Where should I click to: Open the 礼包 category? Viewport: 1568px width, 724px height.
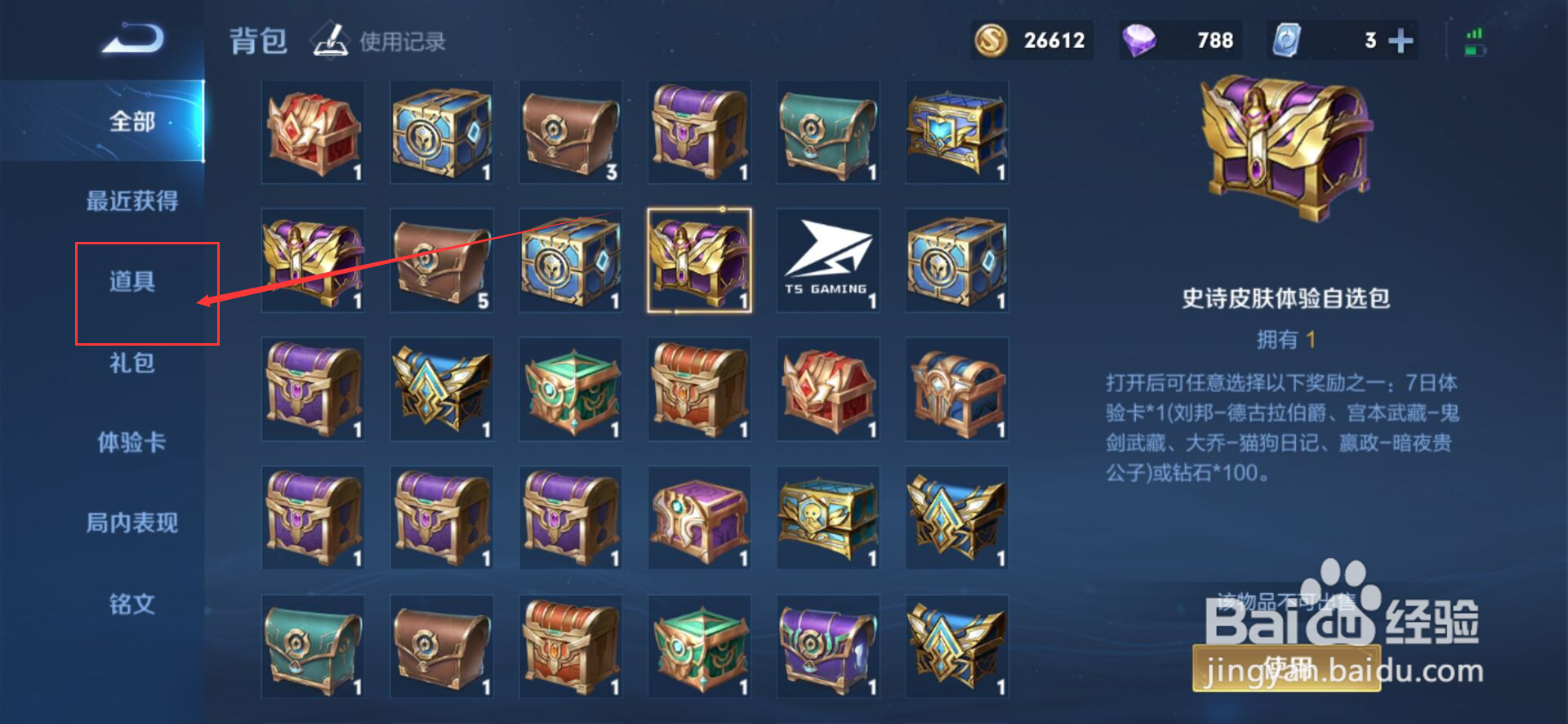(131, 362)
